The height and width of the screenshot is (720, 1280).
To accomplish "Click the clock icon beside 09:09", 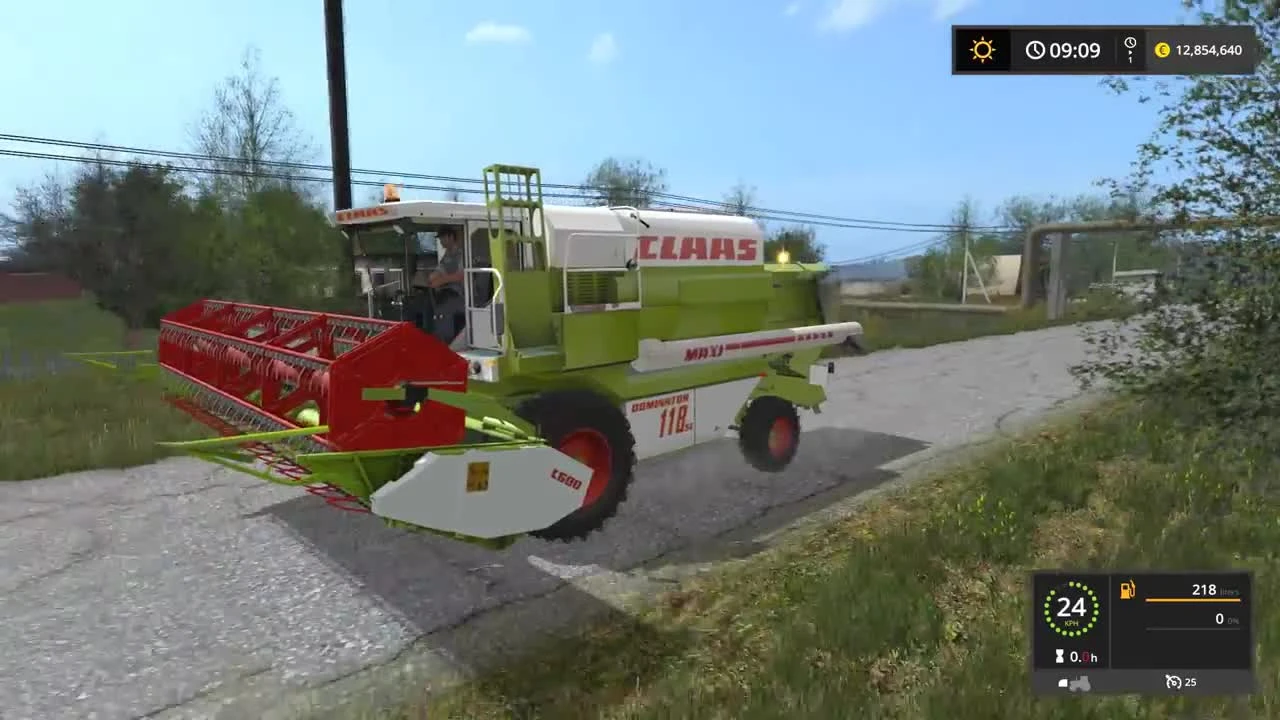I will click(x=1035, y=50).
